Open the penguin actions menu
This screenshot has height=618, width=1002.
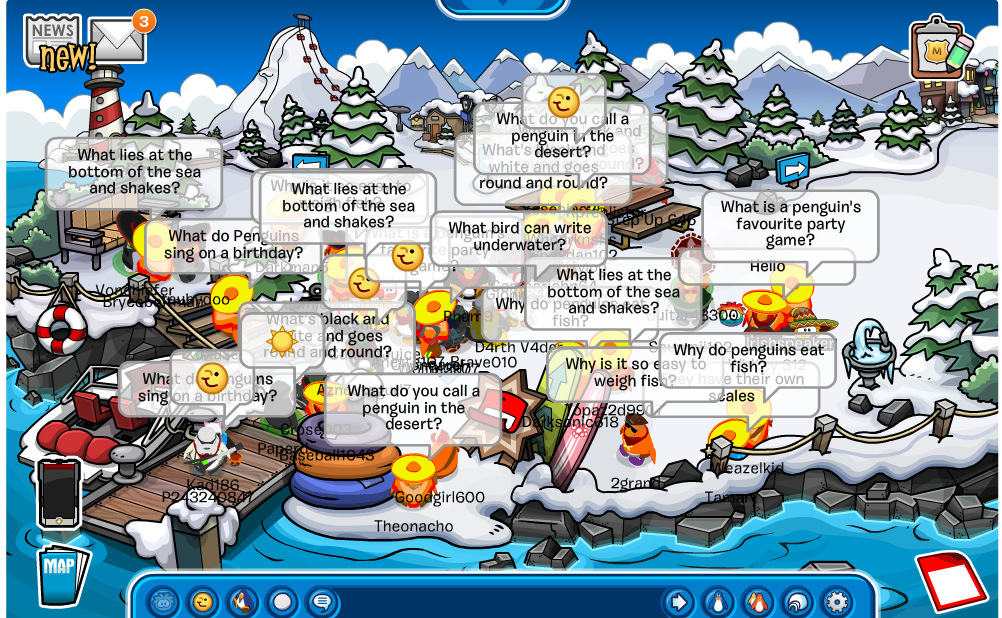click(x=242, y=602)
